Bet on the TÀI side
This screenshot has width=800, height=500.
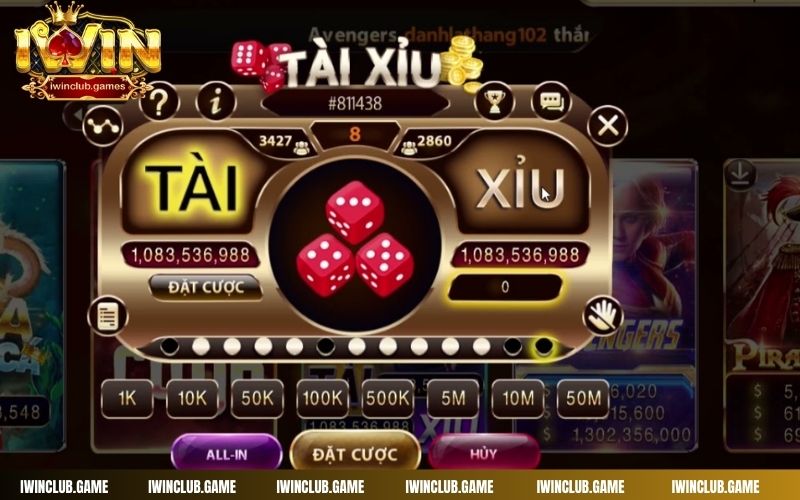click(191, 189)
